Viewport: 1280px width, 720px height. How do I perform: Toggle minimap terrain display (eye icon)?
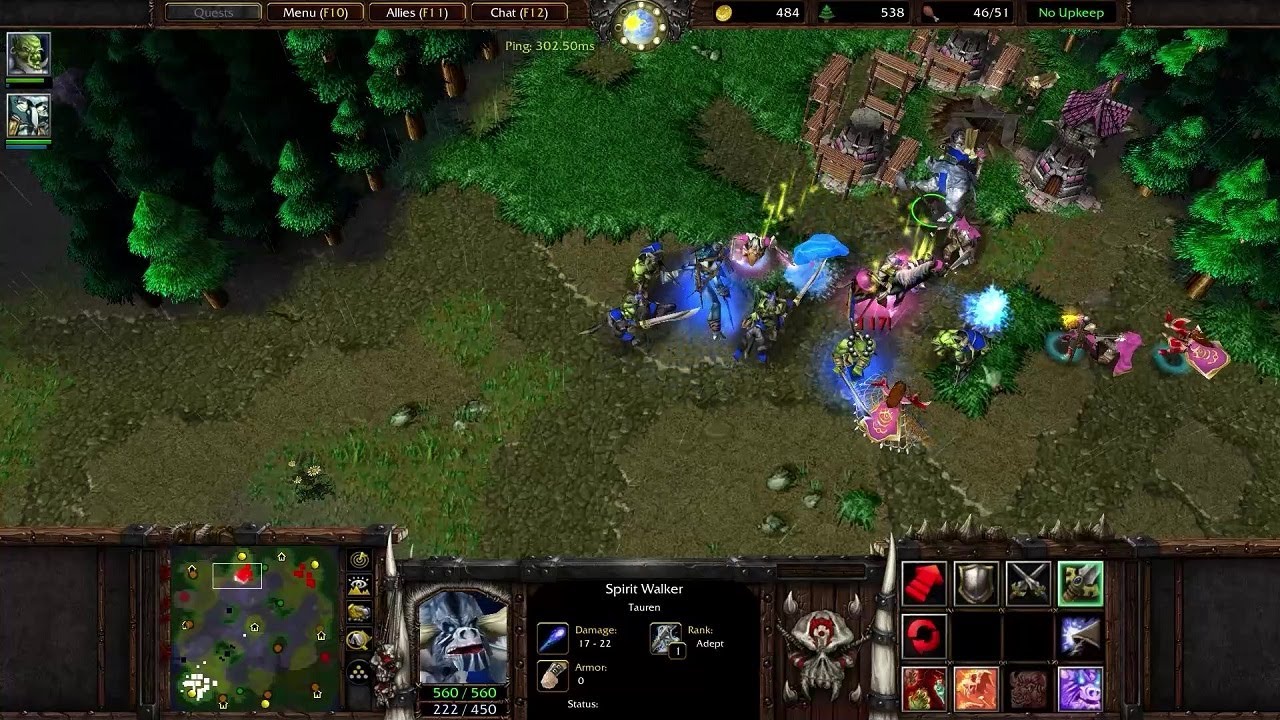[359, 586]
